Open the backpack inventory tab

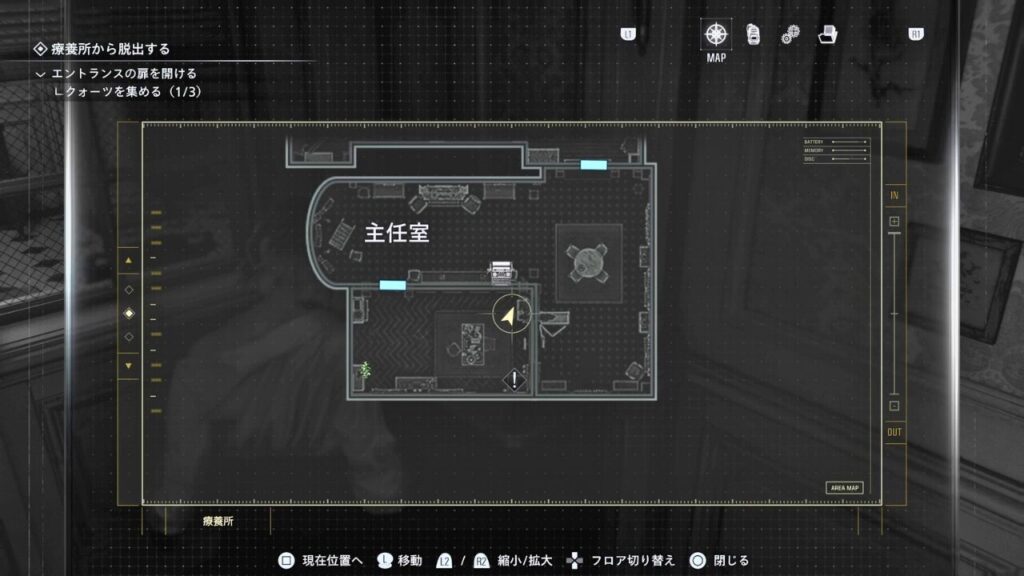(753, 34)
